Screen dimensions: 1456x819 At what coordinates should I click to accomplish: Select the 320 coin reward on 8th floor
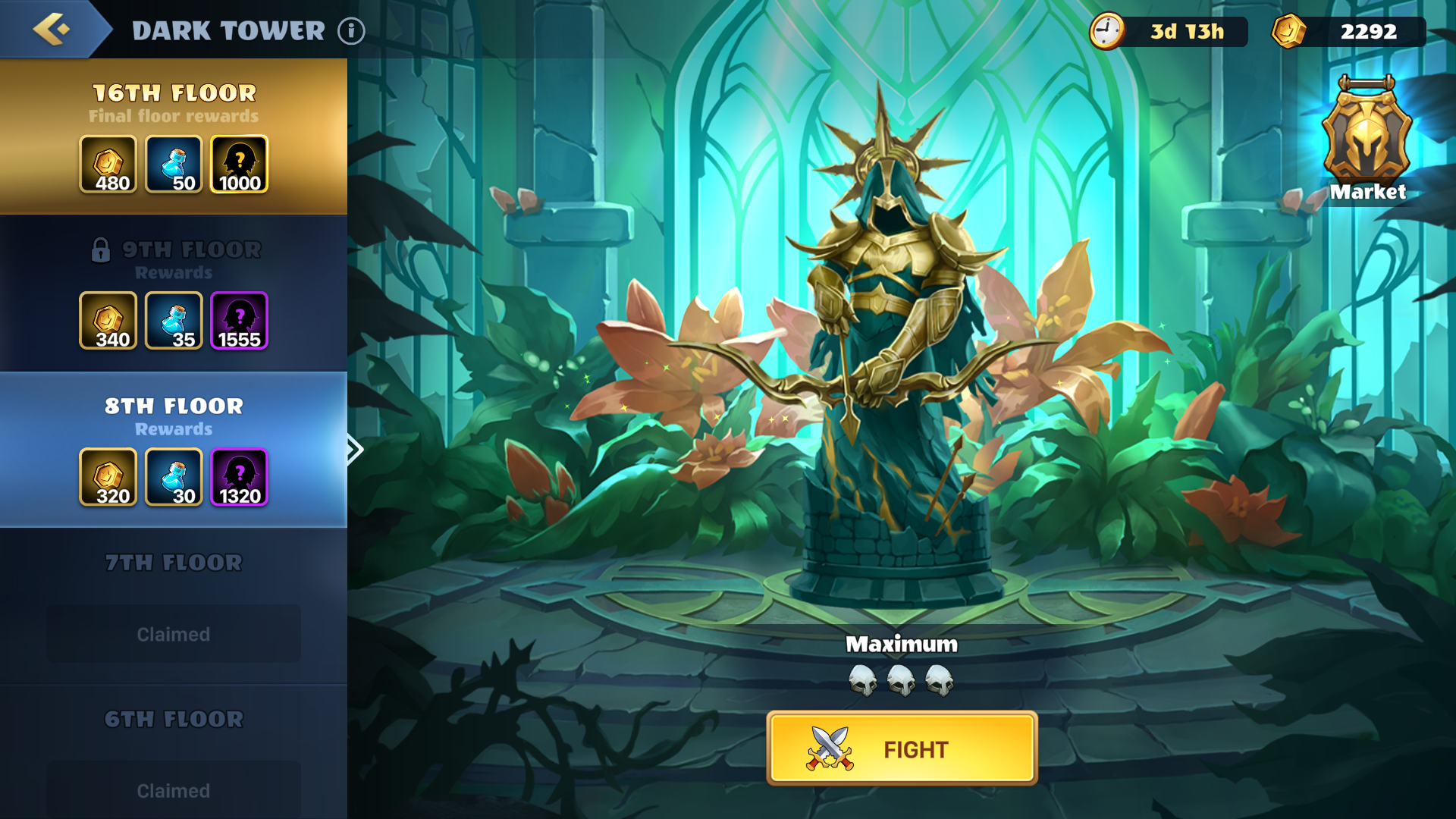(x=108, y=477)
